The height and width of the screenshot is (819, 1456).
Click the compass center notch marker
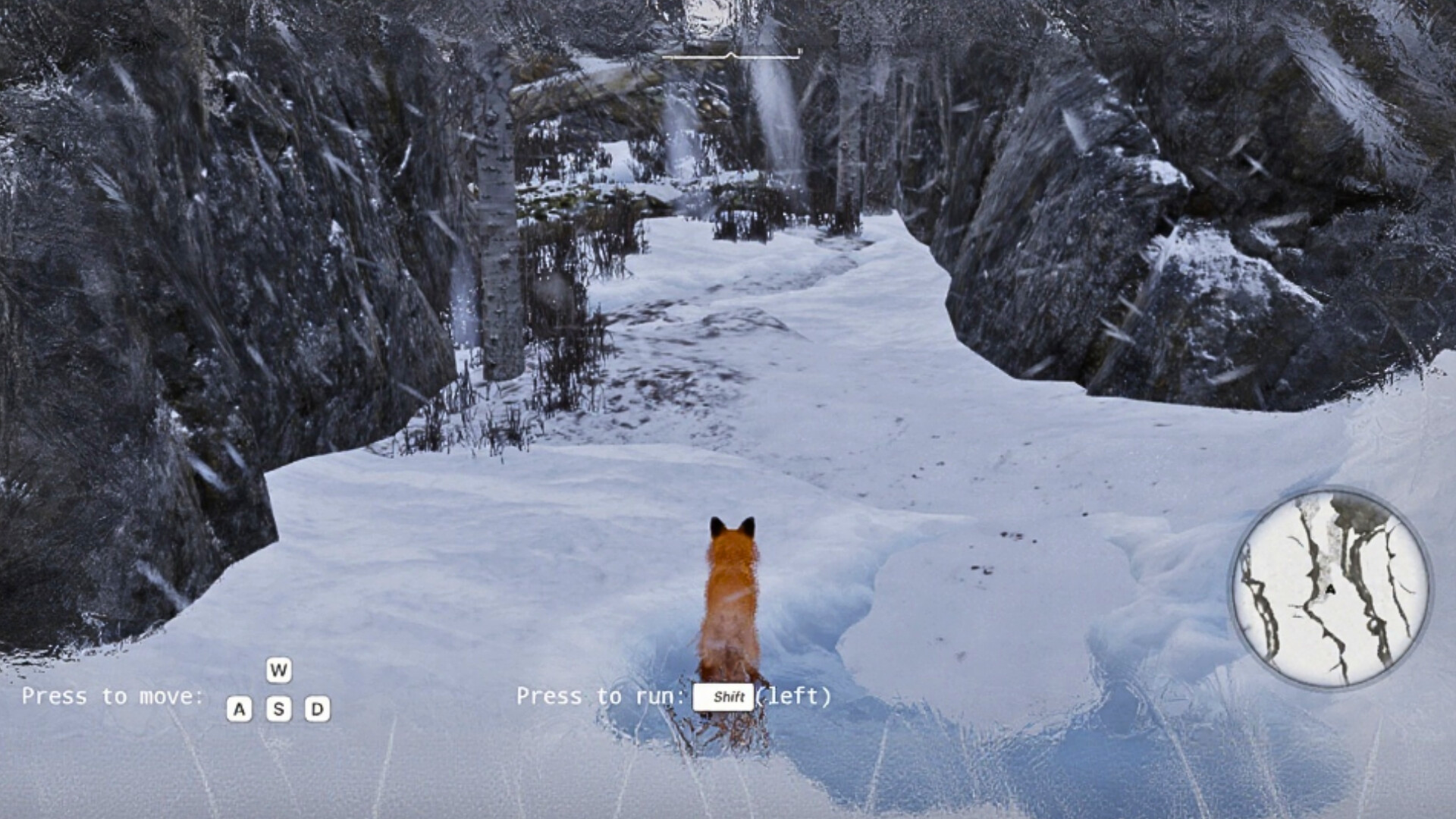[x=730, y=55]
